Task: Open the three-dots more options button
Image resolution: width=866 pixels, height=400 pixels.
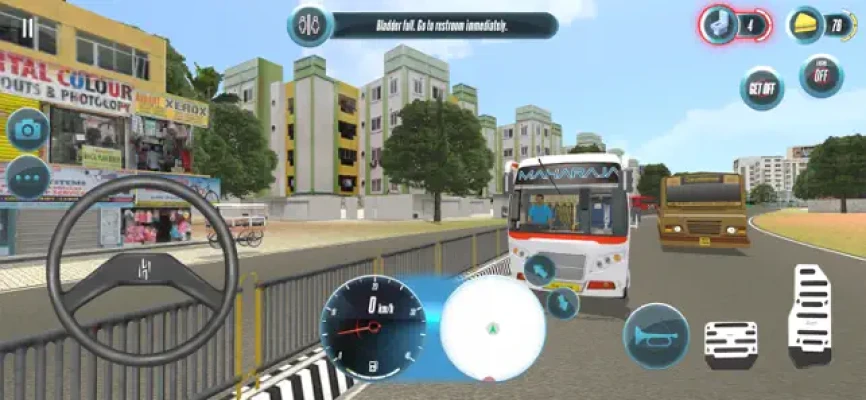Action: [28, 178]
